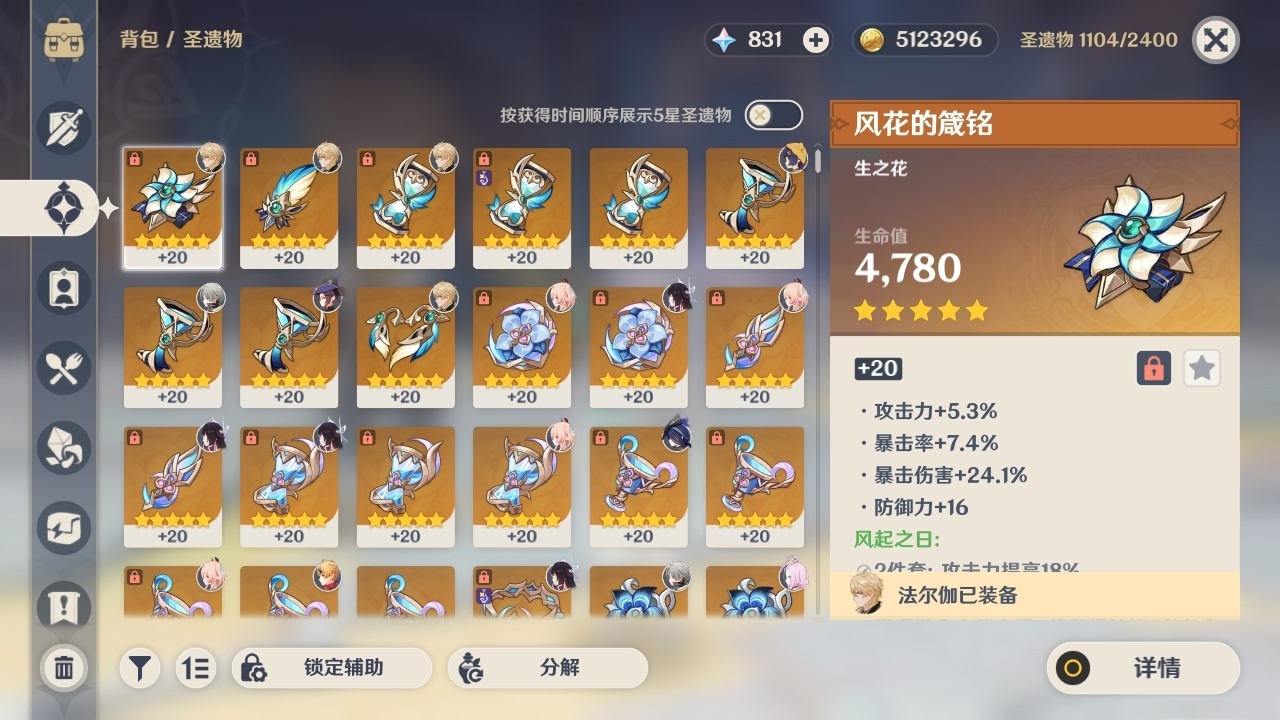Open the gadgets inventory category
1280x720 pixels.
[63, 528]
